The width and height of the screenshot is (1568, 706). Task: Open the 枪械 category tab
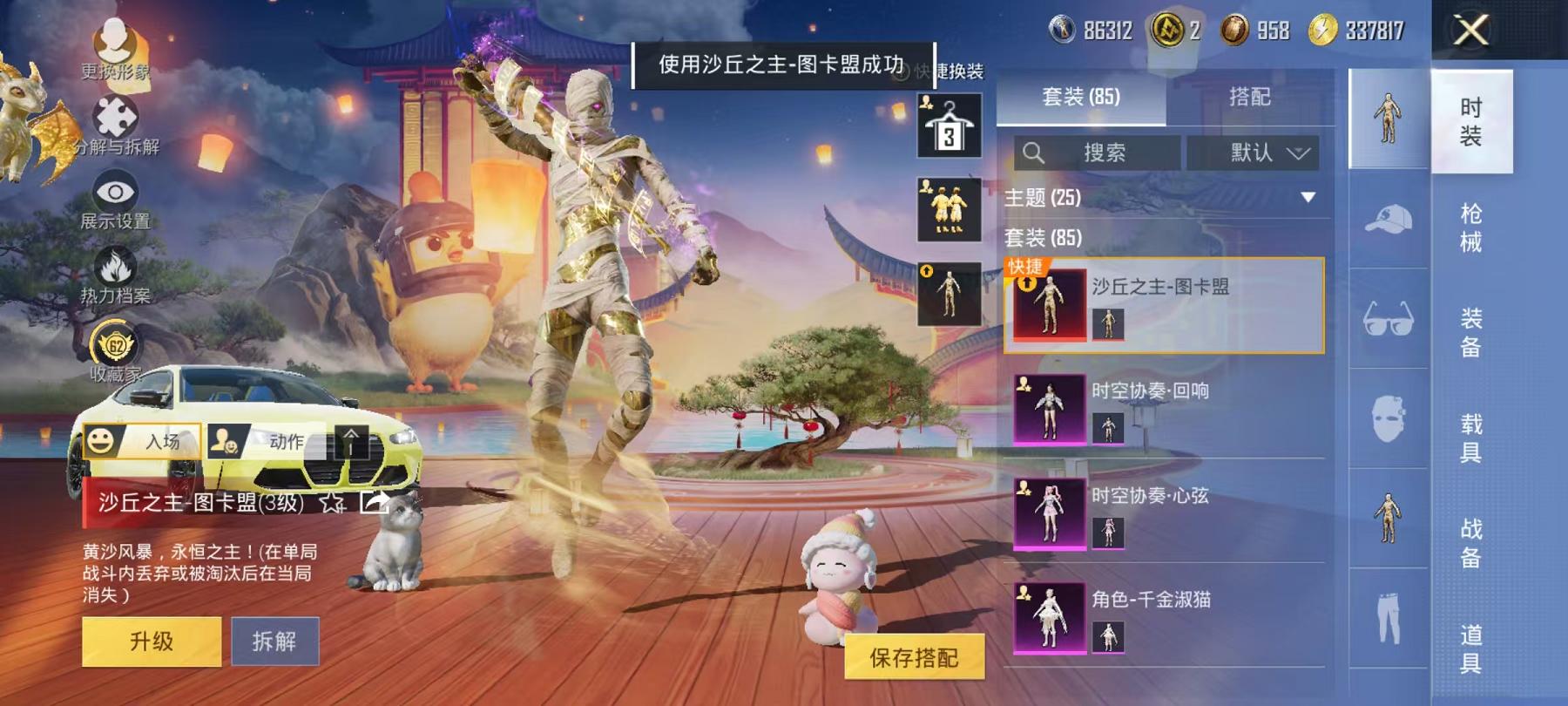point(1471,227)
